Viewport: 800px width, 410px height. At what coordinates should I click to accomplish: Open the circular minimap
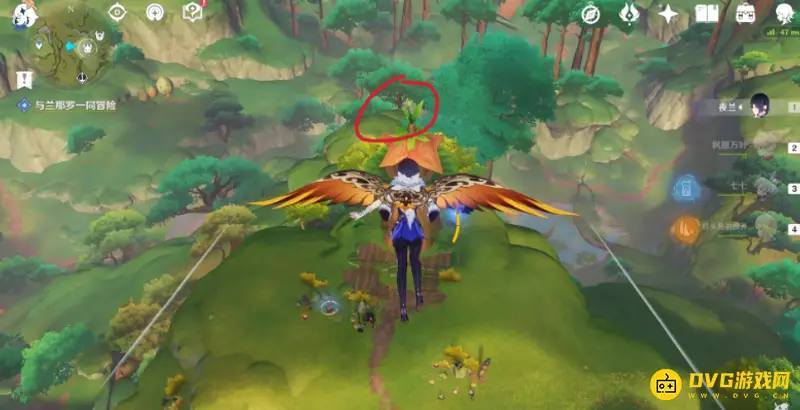point(68,49)
